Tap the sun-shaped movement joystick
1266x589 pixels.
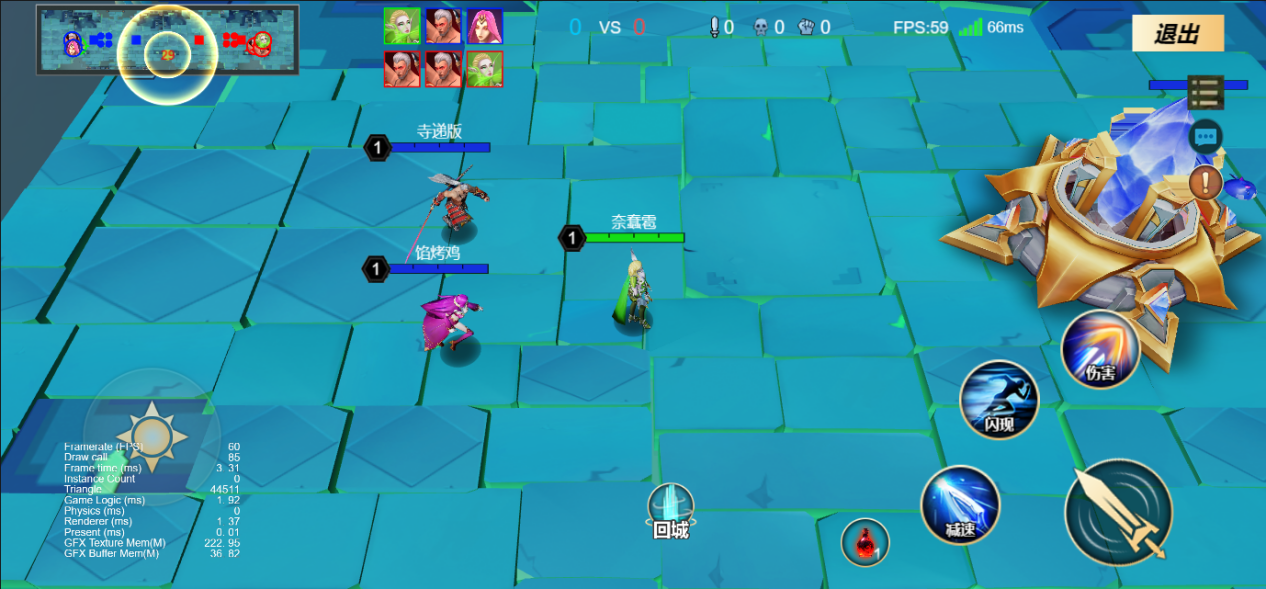click(152, 436)
